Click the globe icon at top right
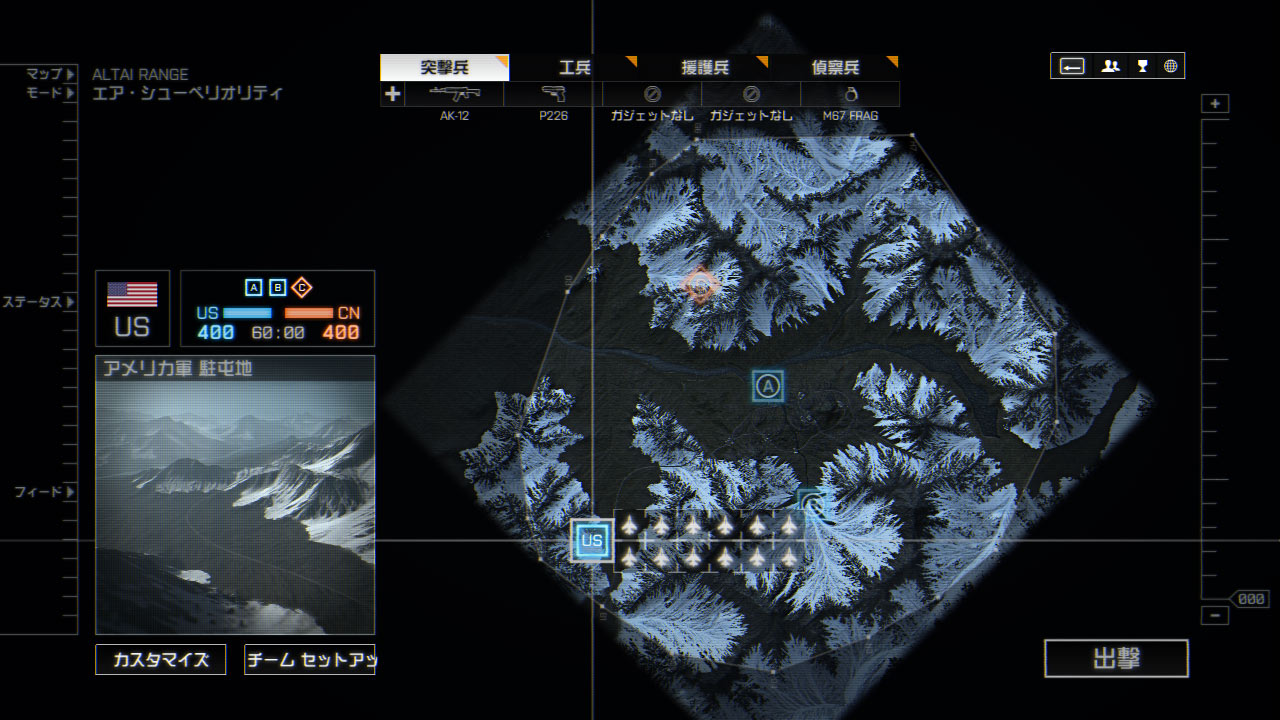This screenshot has width=1280, height=720. coord(1170,66)
